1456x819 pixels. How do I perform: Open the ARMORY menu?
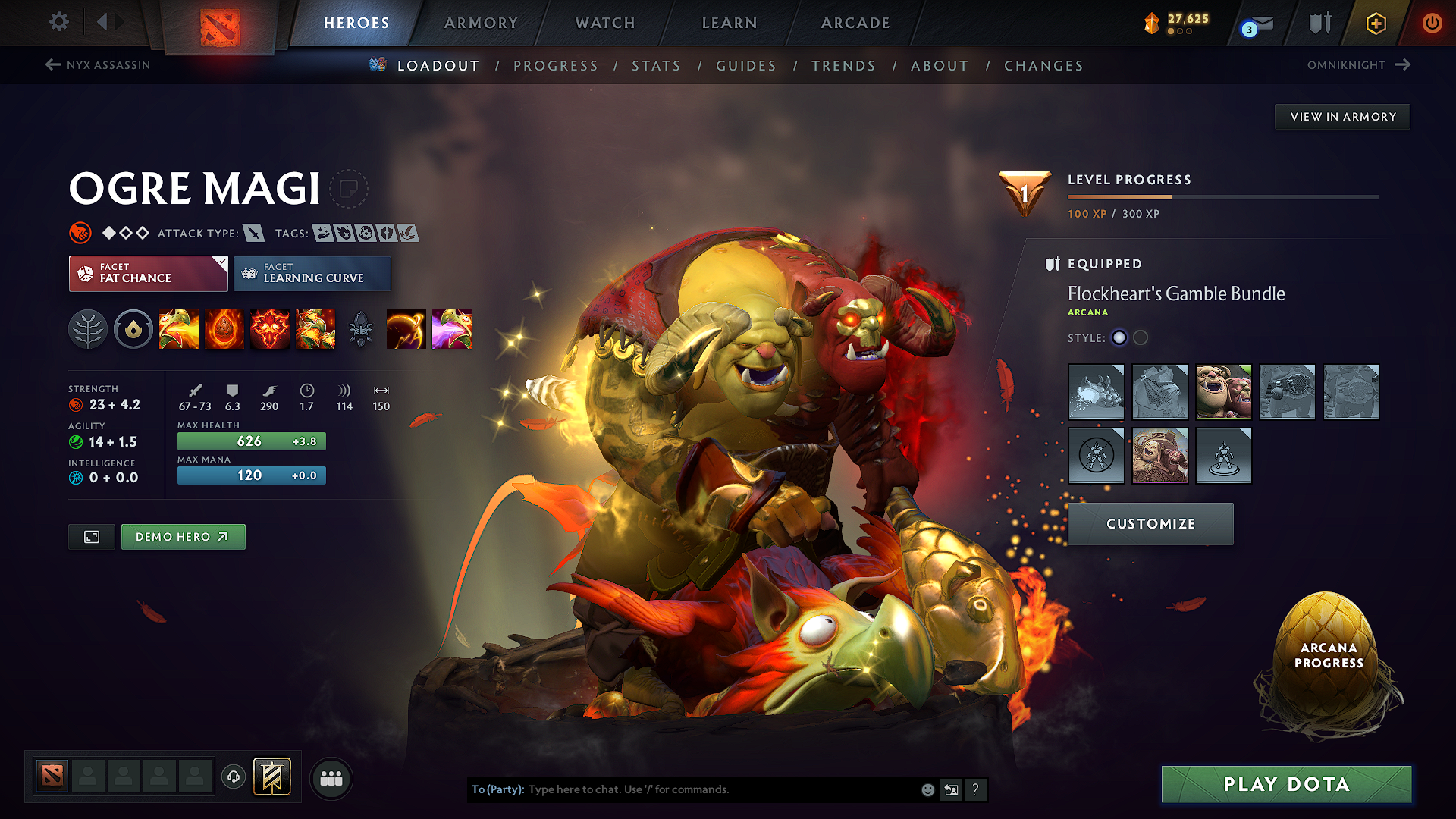pyautogui.click(x=481, y=23)
